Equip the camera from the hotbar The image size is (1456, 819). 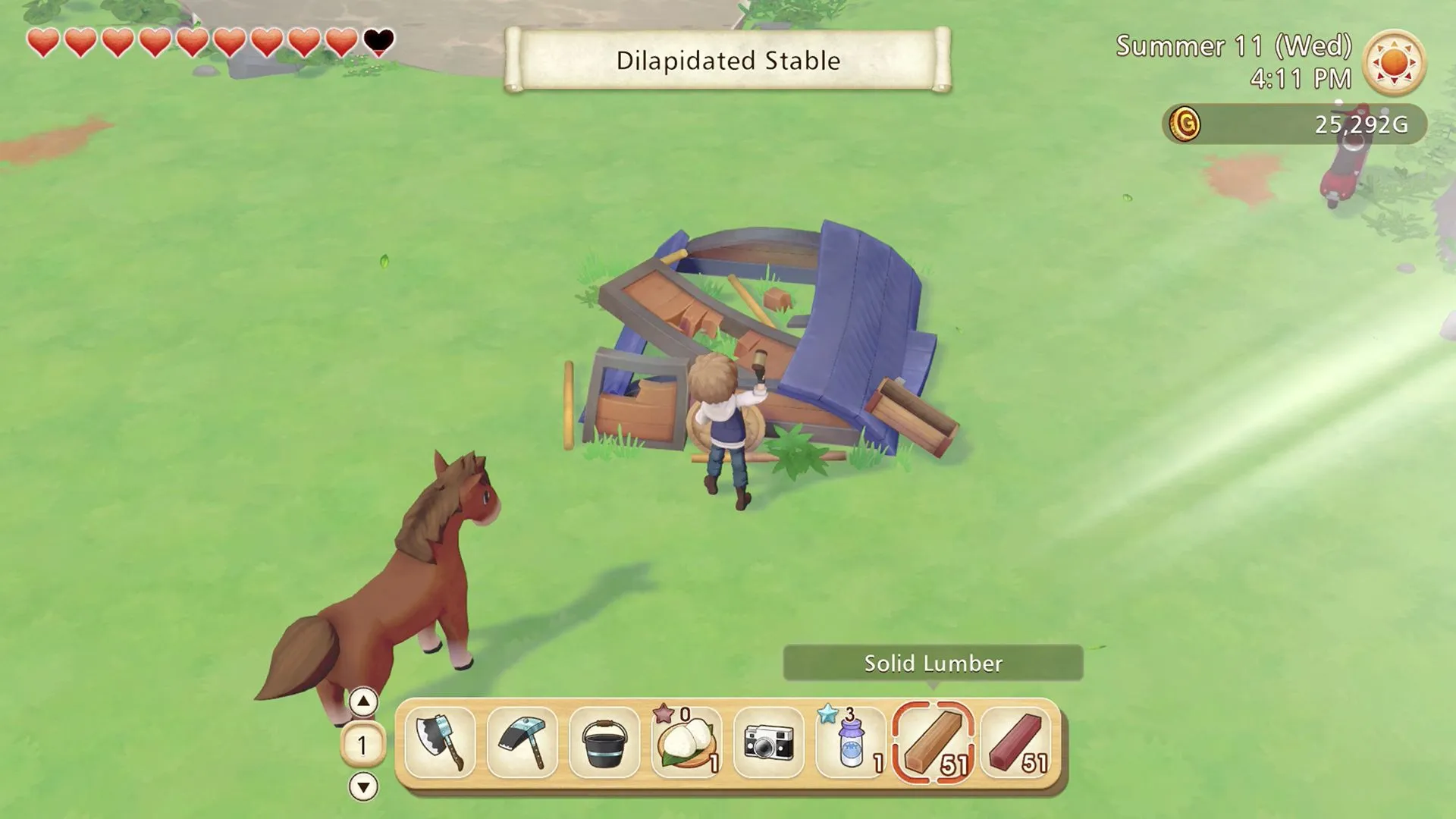tap(769, 742)
